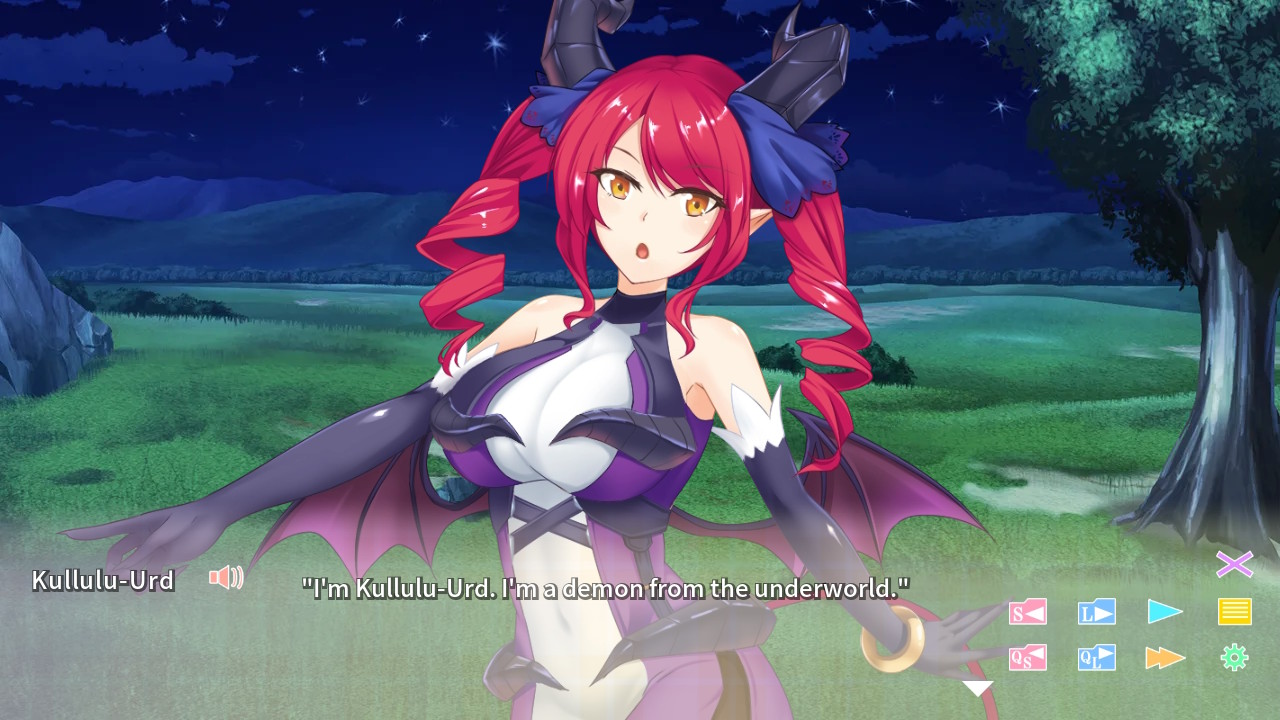Perform a quick save with the QS icon
This screenshot has width=1280, height=720.
point(1030,658)
